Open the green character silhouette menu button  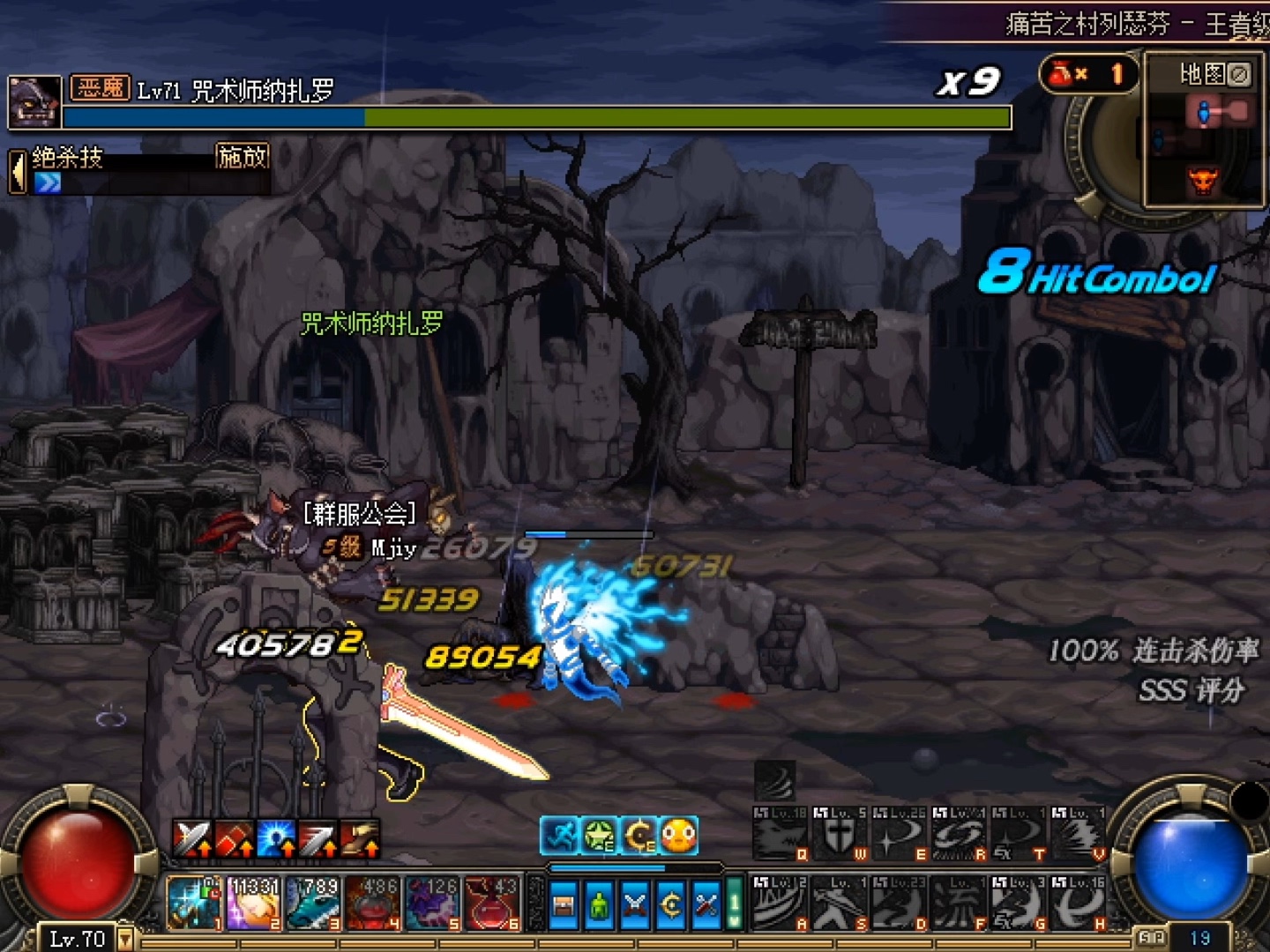coord(599,905)
